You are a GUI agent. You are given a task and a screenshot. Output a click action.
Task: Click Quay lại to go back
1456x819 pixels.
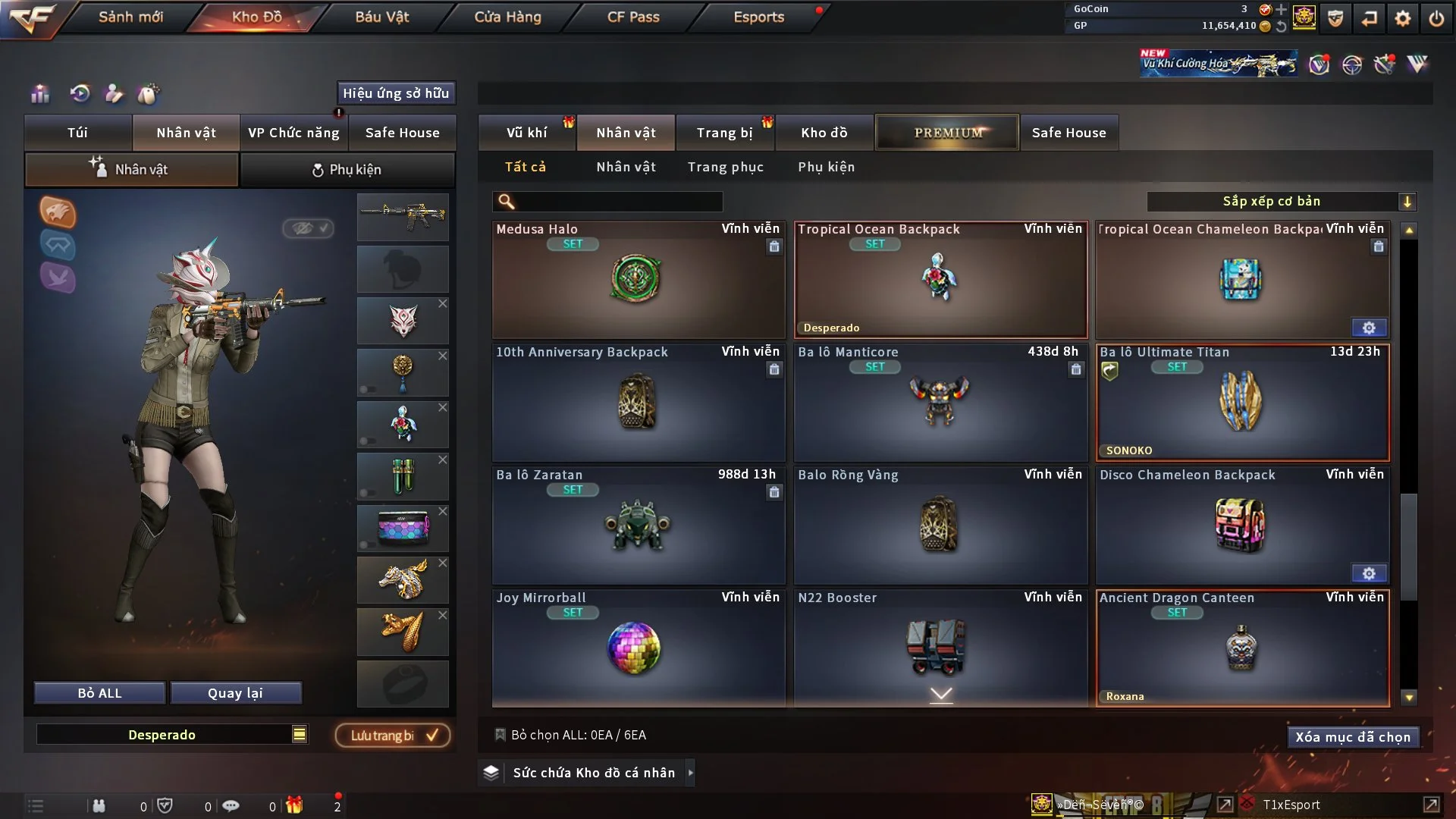point(235,693)
